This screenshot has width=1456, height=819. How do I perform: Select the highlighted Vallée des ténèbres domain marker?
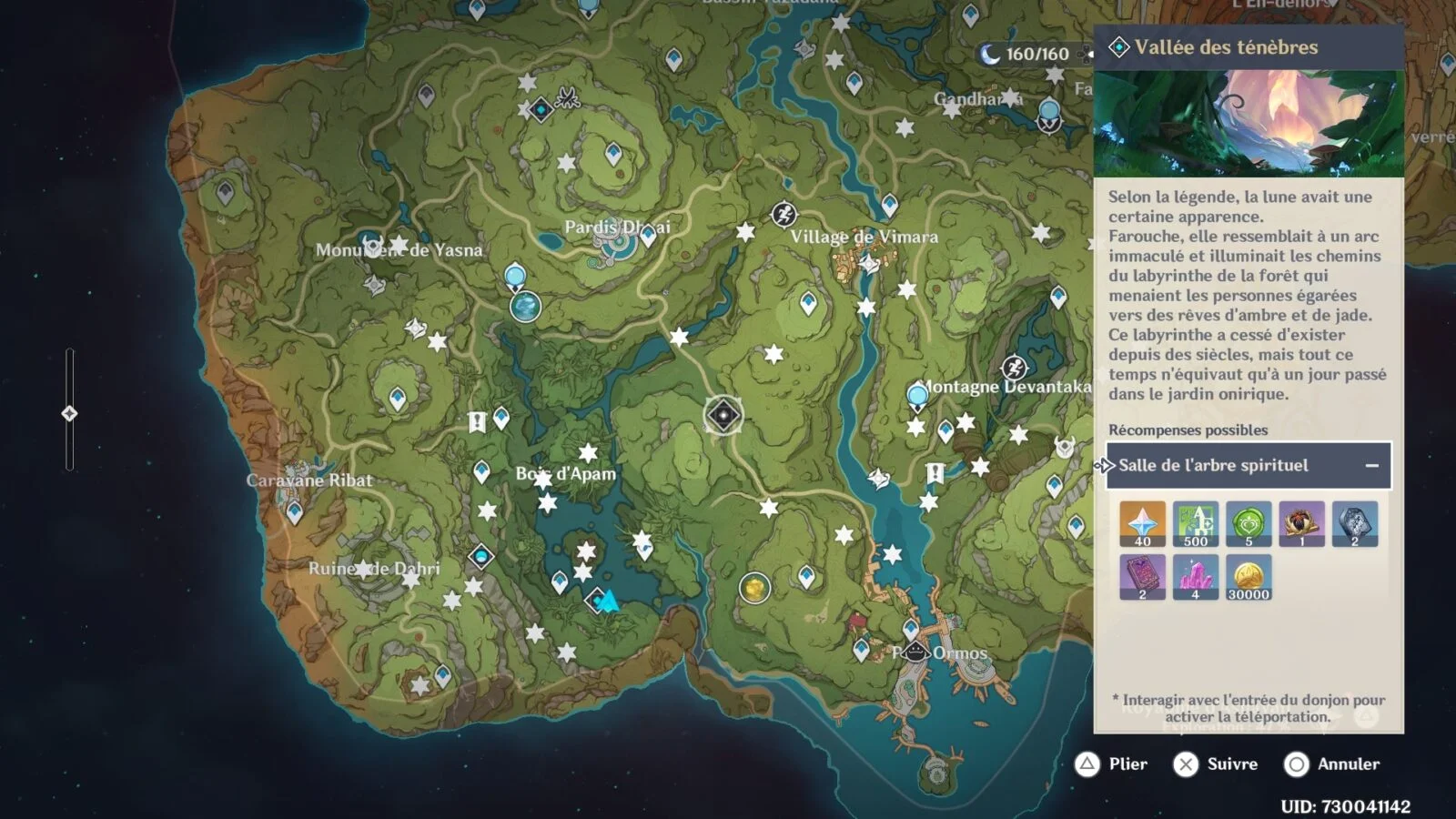(723, 415)
